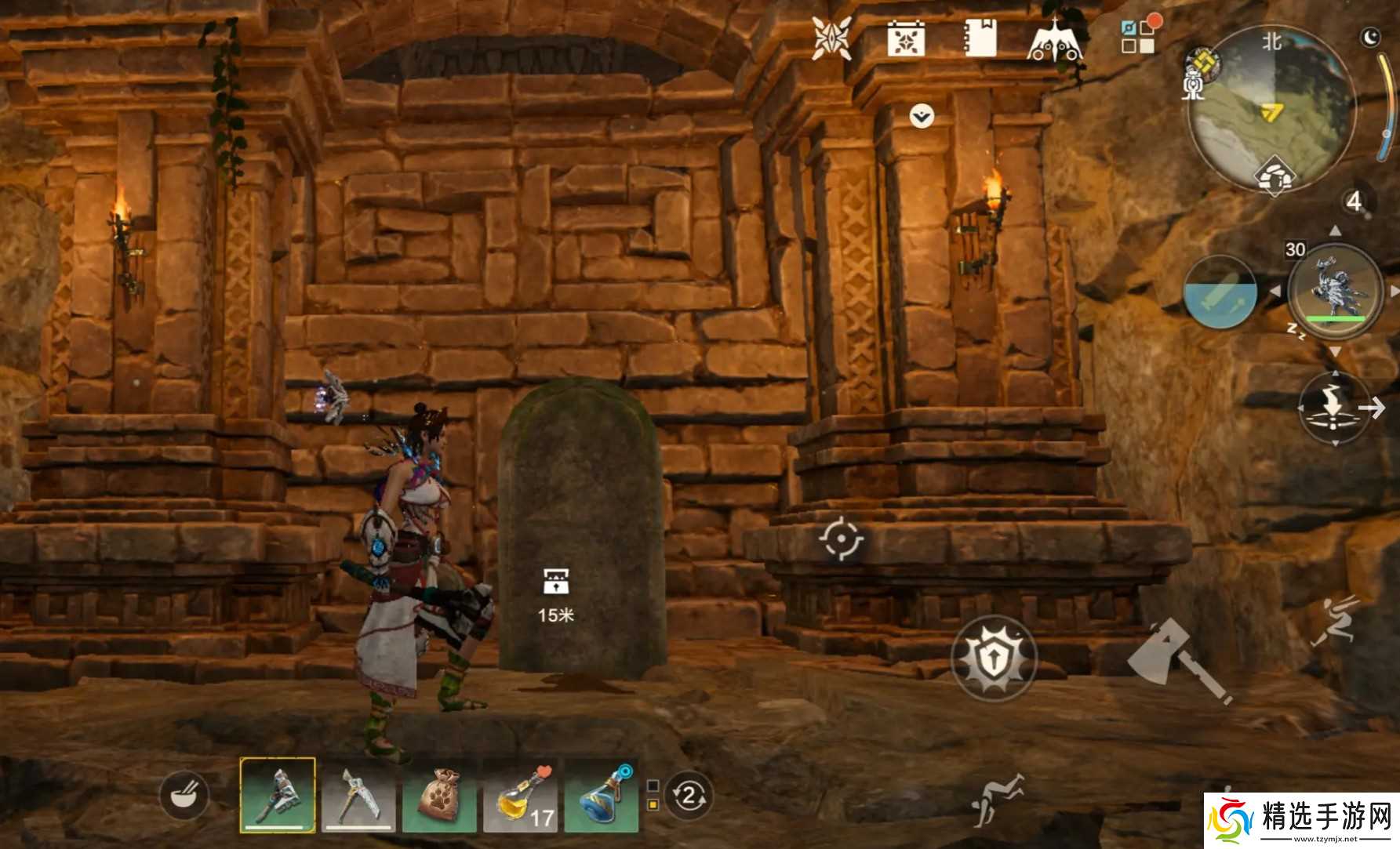This screenshot has width=1400, height=849.
Task: Select the axe slot in the hotbar
Action: click(x=278, y=795)
